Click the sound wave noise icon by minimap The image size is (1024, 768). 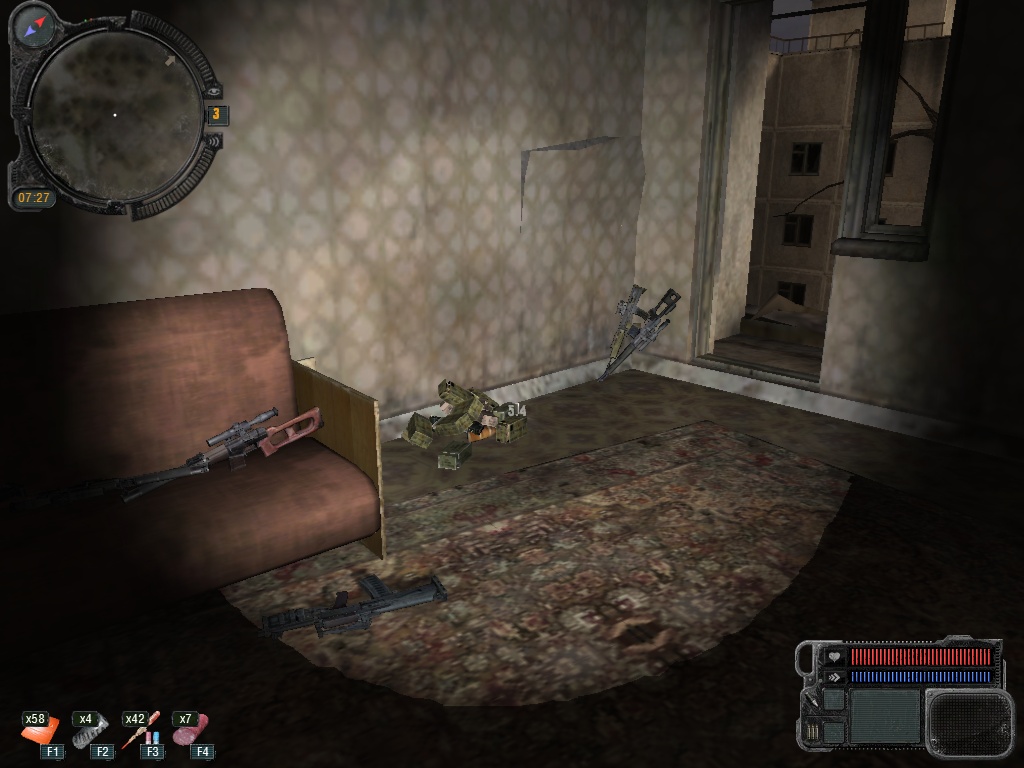coord(213,141)
